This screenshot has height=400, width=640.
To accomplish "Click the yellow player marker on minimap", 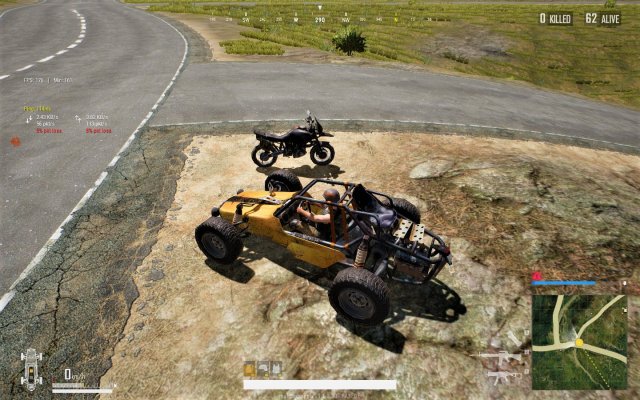I will [578, 343].
